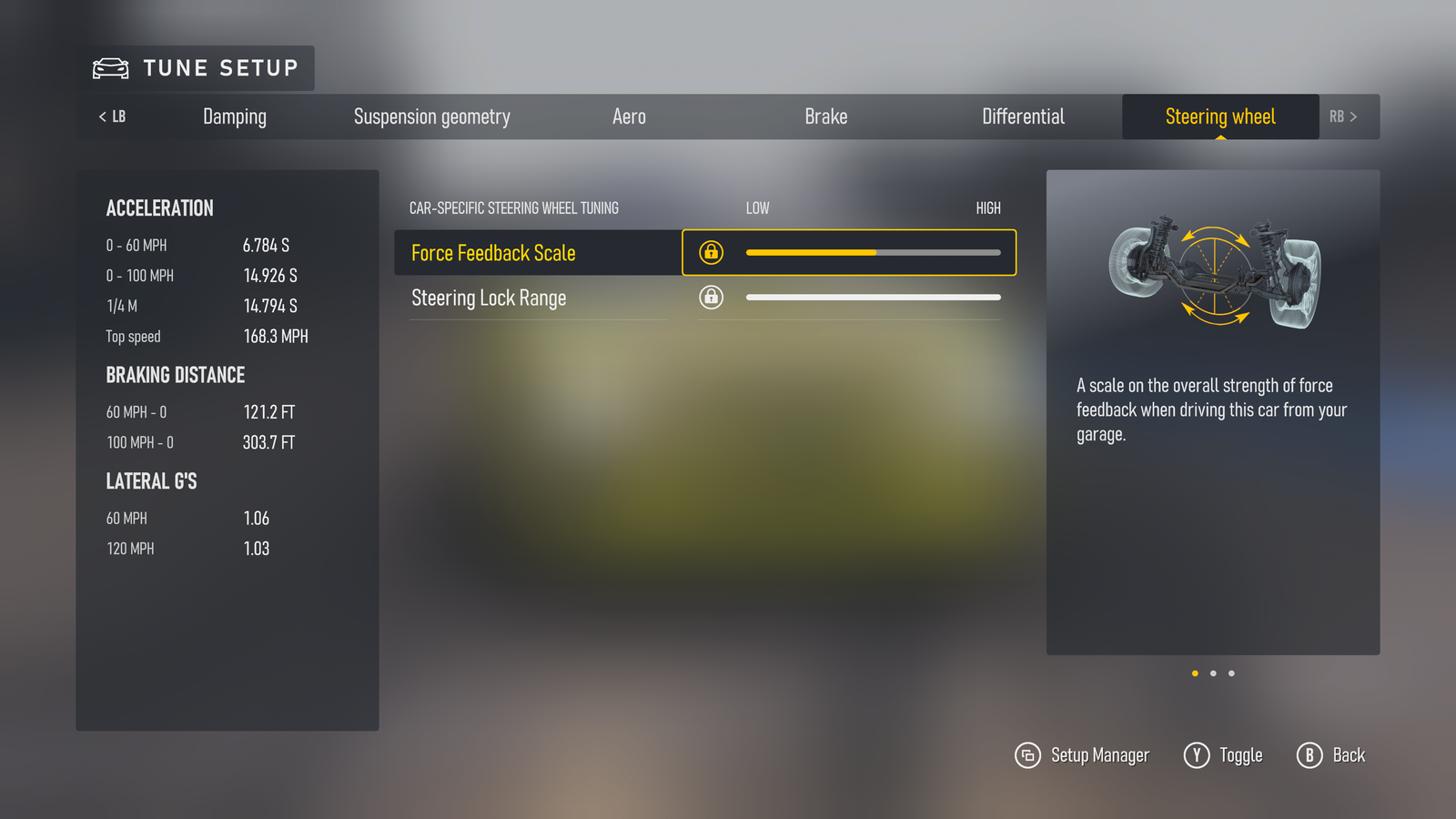Choose the Steering wheel tab

[x=1219, y=116]
